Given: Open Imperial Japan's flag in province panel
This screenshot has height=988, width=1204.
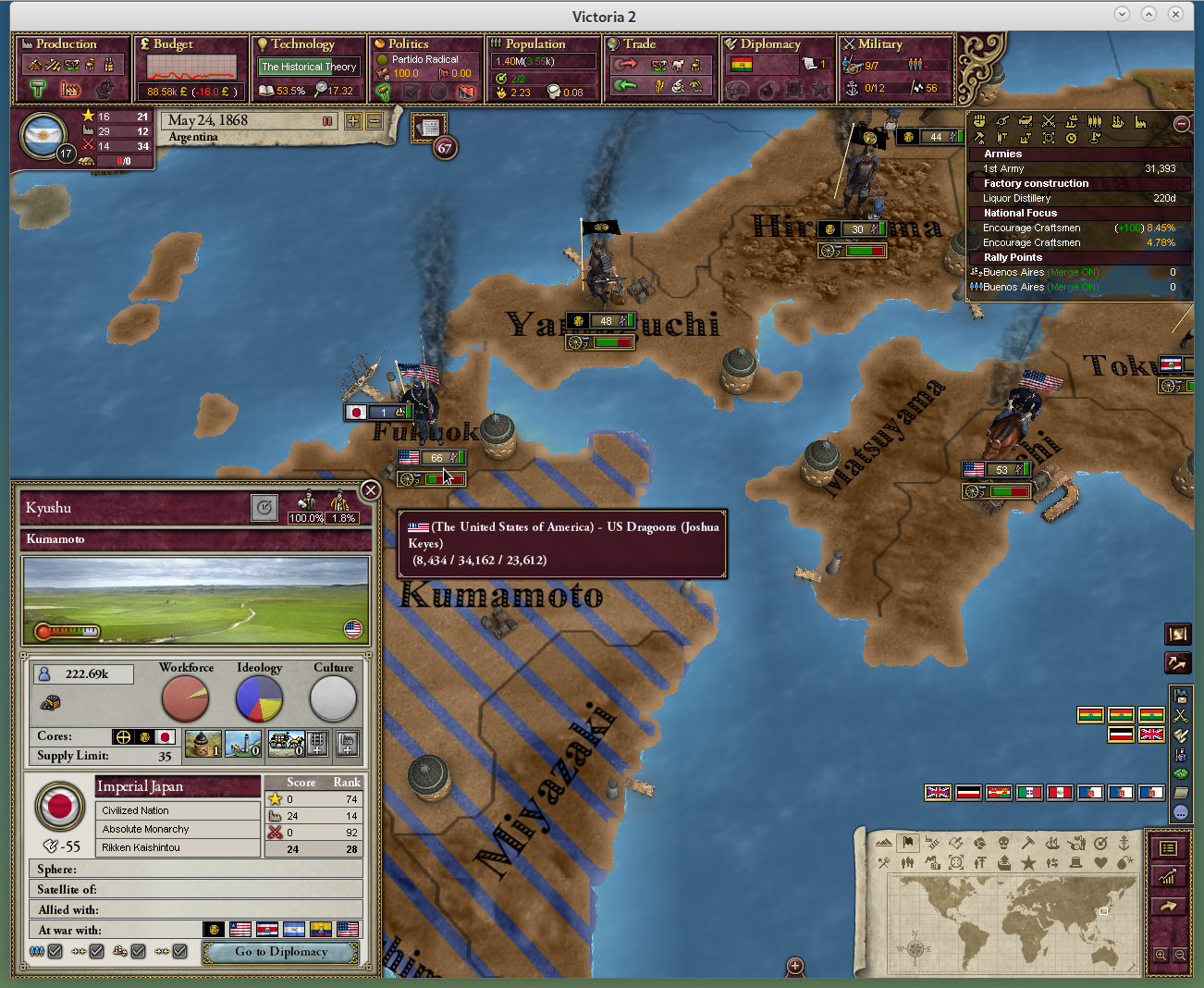Looking at the screenshot, I should pyautogui.click(x=60, y=805).
